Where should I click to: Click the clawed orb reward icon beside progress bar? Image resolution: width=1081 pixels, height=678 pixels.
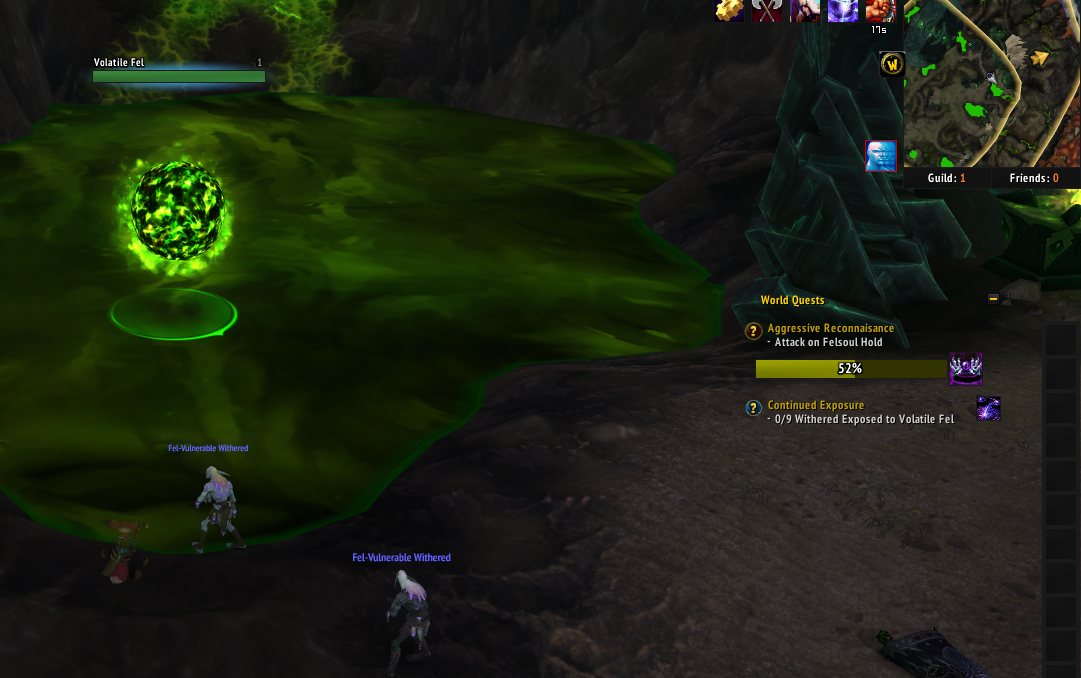(965, 369)
